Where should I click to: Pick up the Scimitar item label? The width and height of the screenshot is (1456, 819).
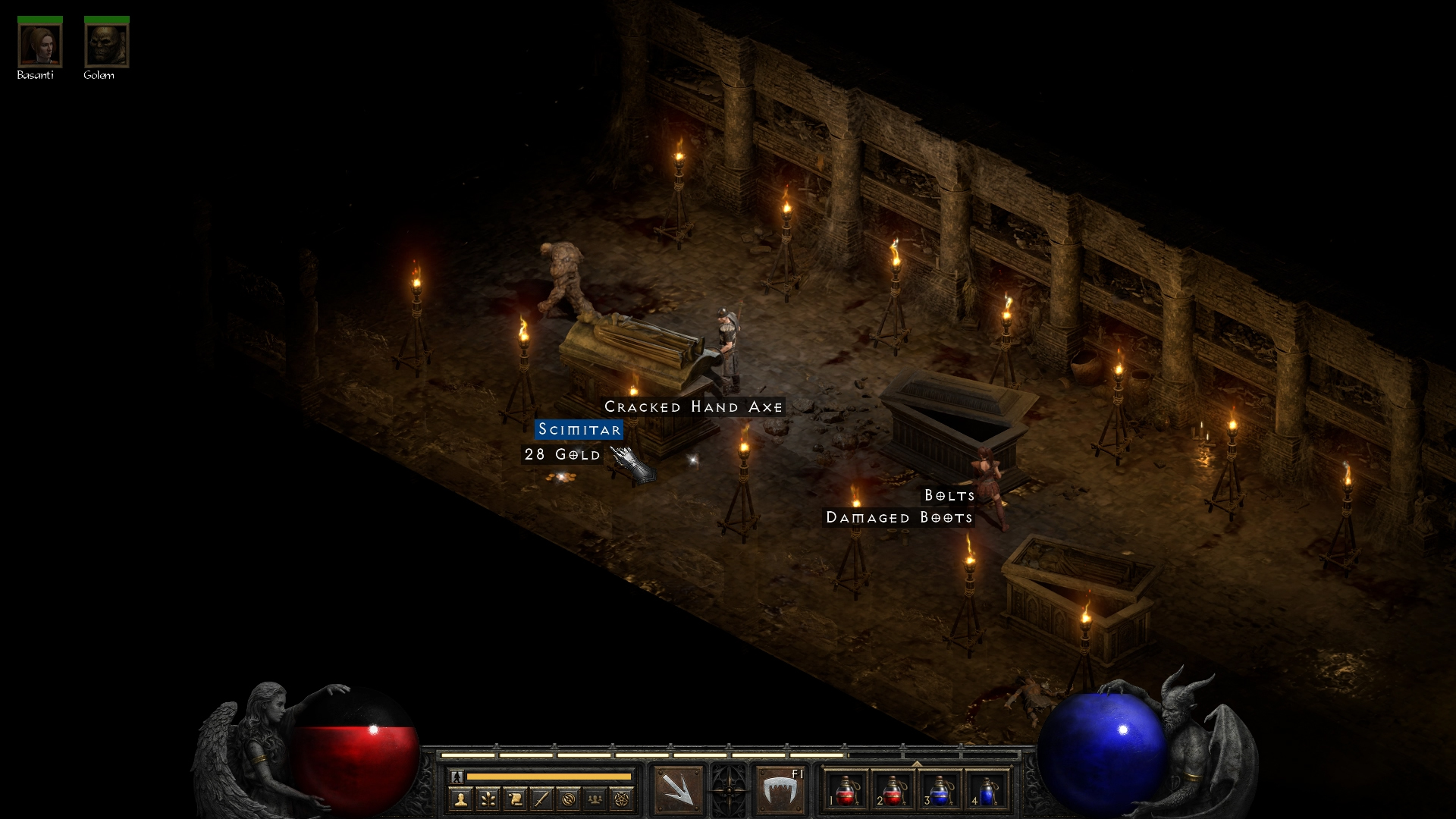[579, 430]
